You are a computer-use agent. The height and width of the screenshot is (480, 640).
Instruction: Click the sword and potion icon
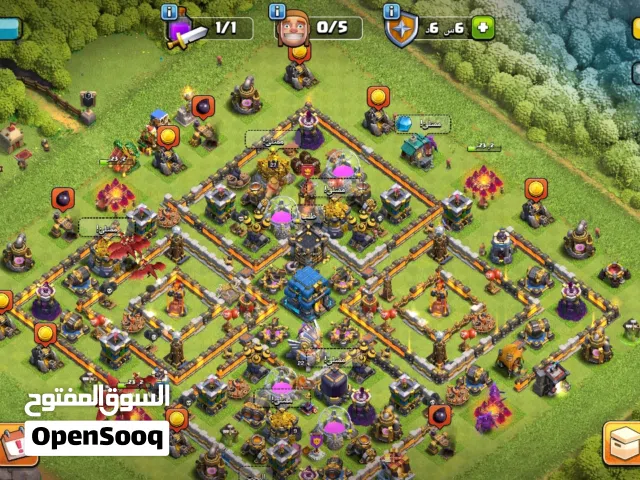(x=183, y=31)
